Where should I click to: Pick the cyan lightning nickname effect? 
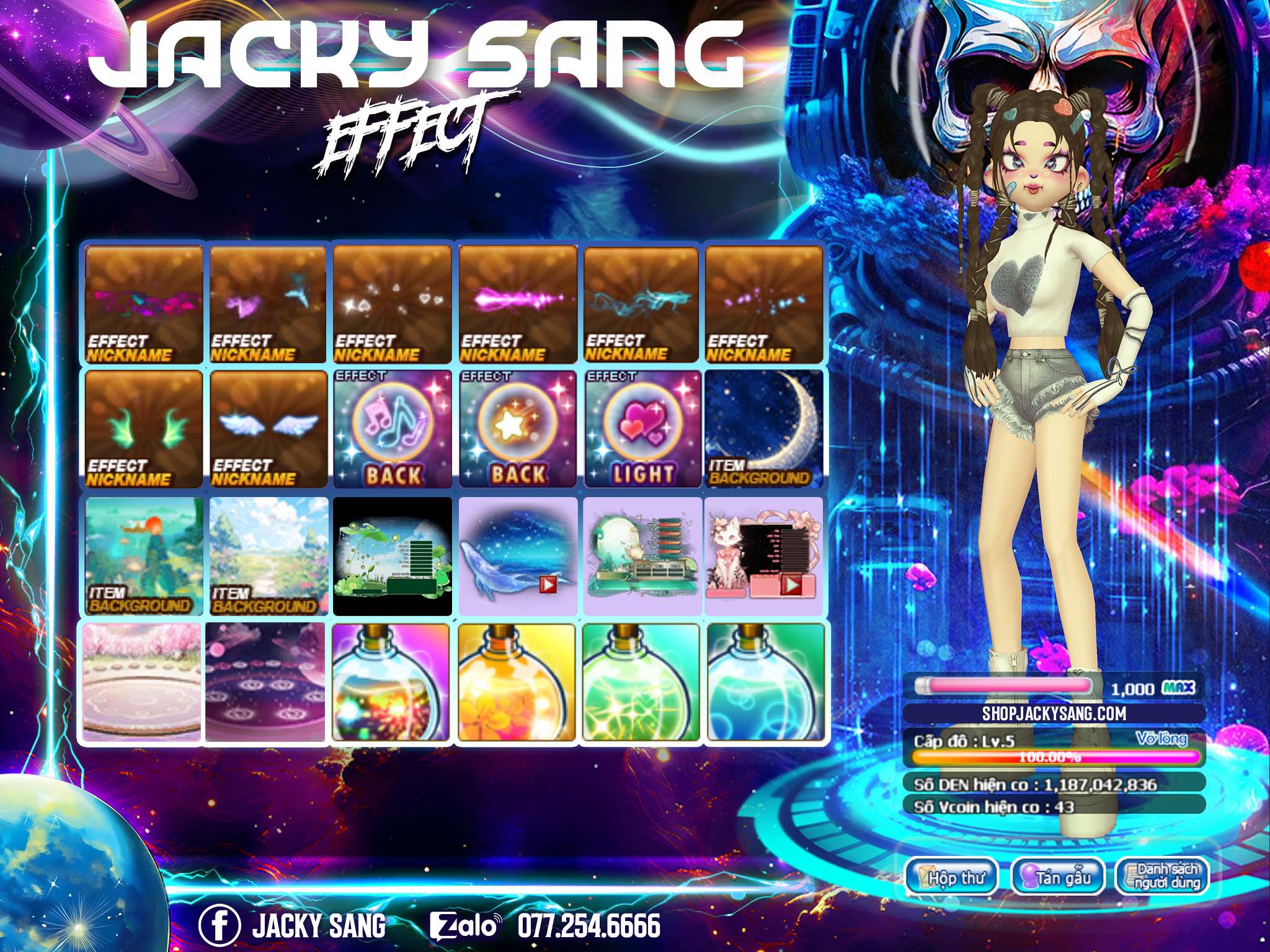(x=642, y=304)
